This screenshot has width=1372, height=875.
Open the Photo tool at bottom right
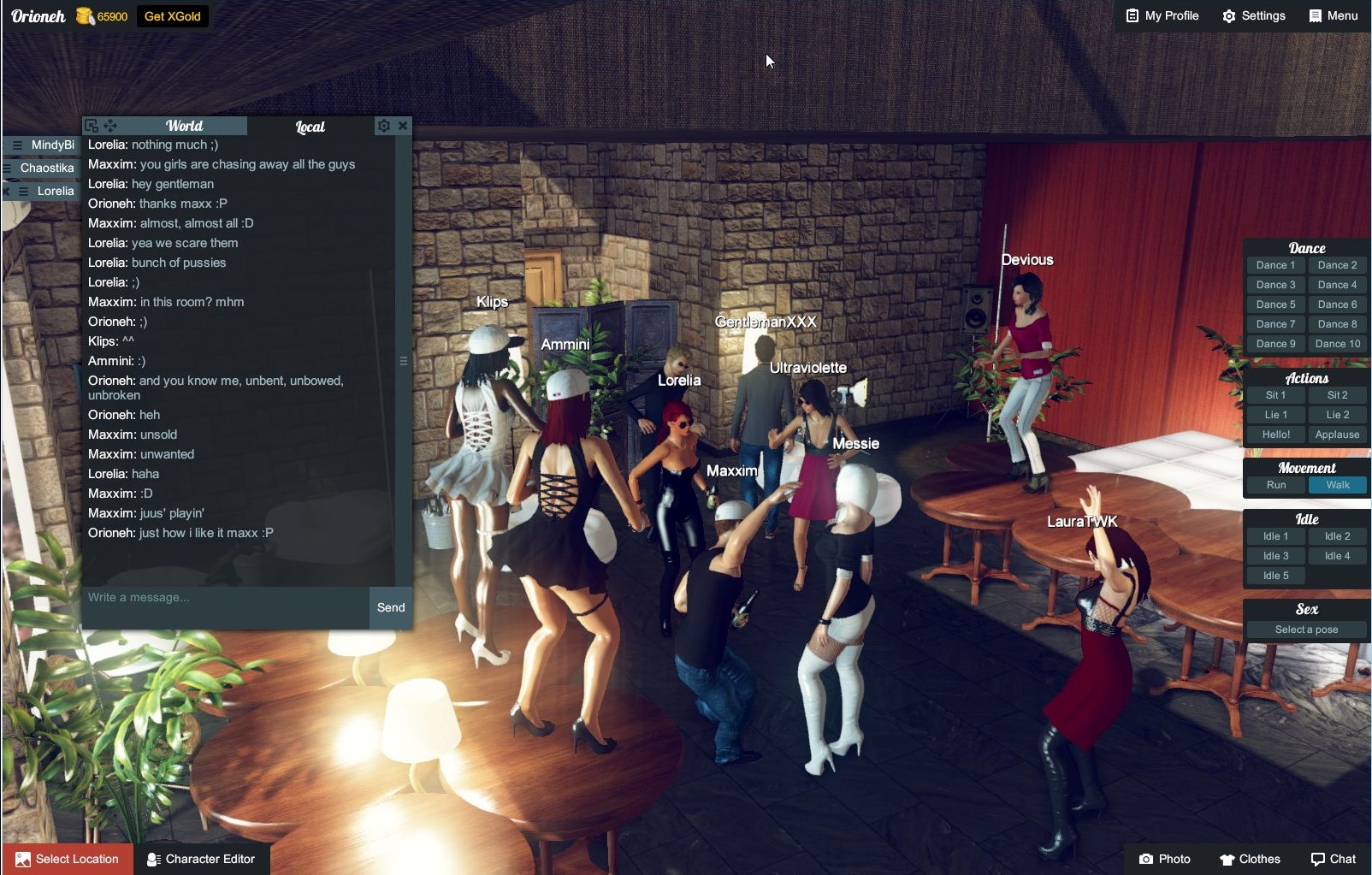click(x=1166, y=859)
